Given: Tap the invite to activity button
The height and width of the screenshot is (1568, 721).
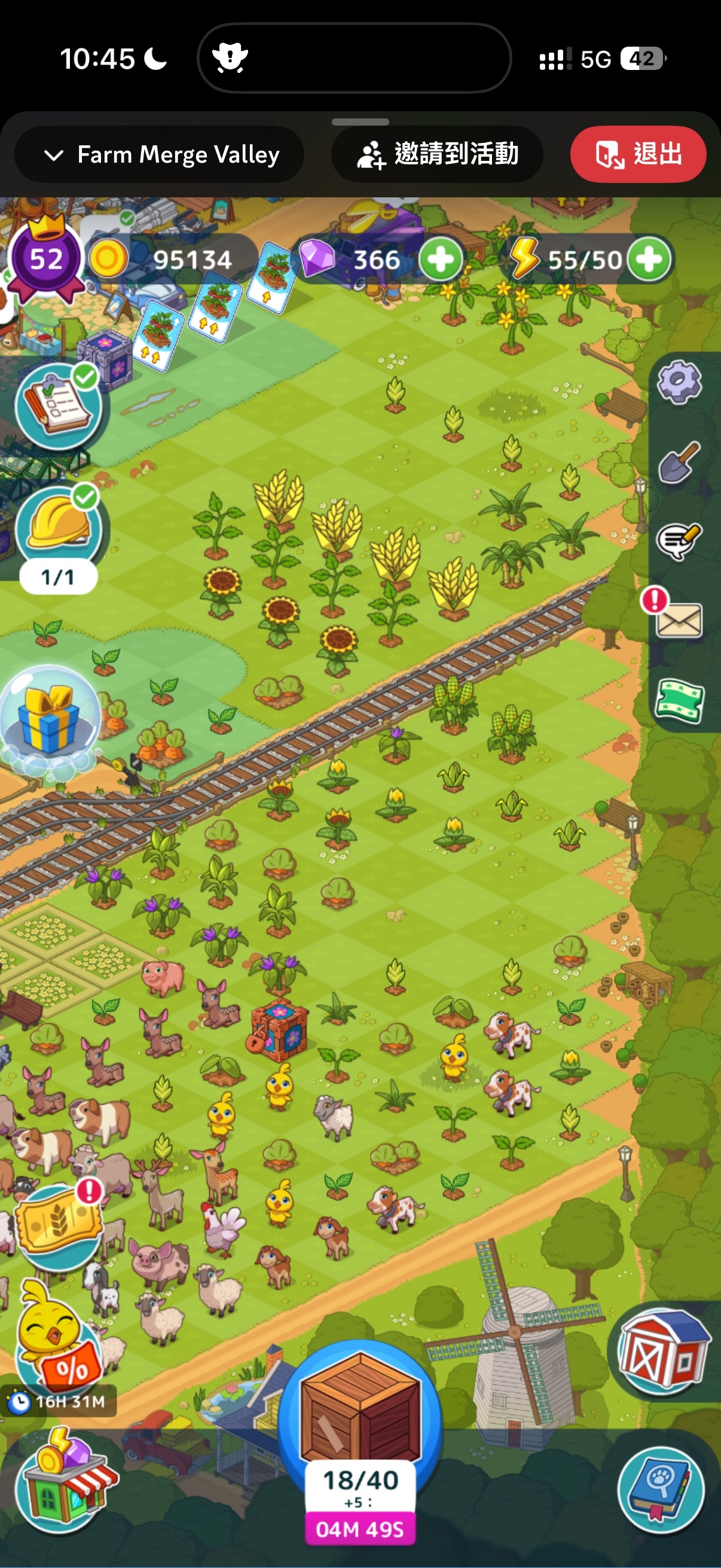Looking at the screenshot, I should point(437,155).
